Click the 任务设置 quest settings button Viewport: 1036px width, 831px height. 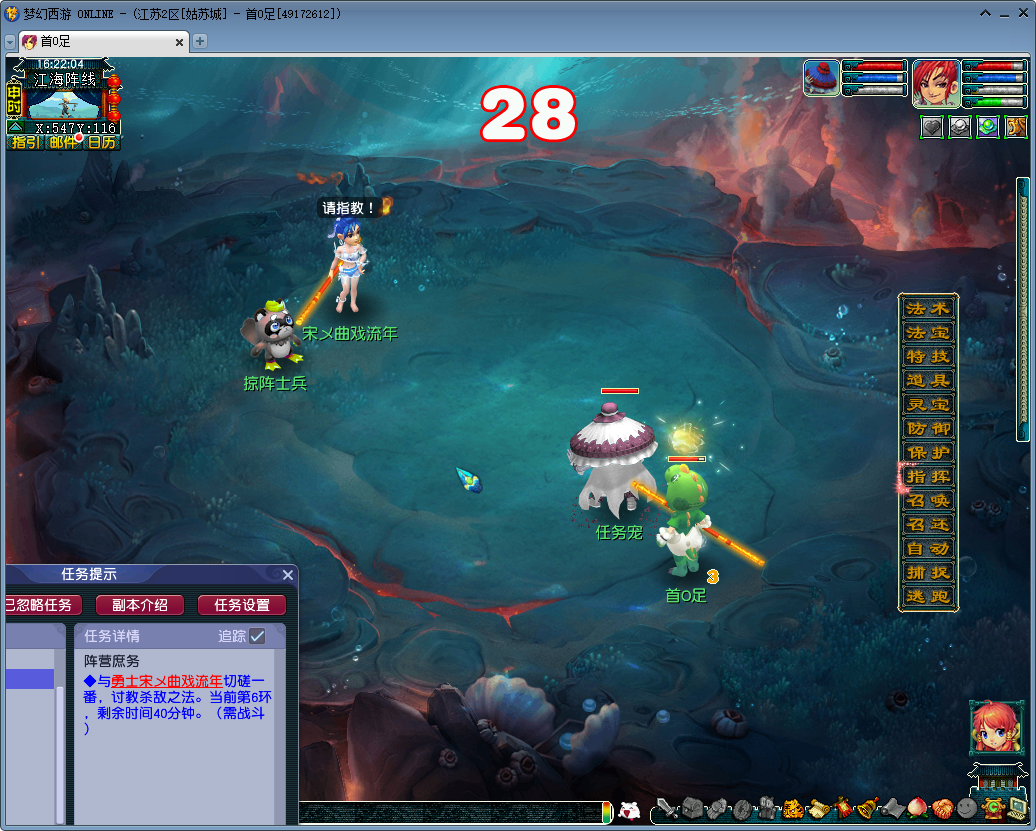[x=242, y=605]
